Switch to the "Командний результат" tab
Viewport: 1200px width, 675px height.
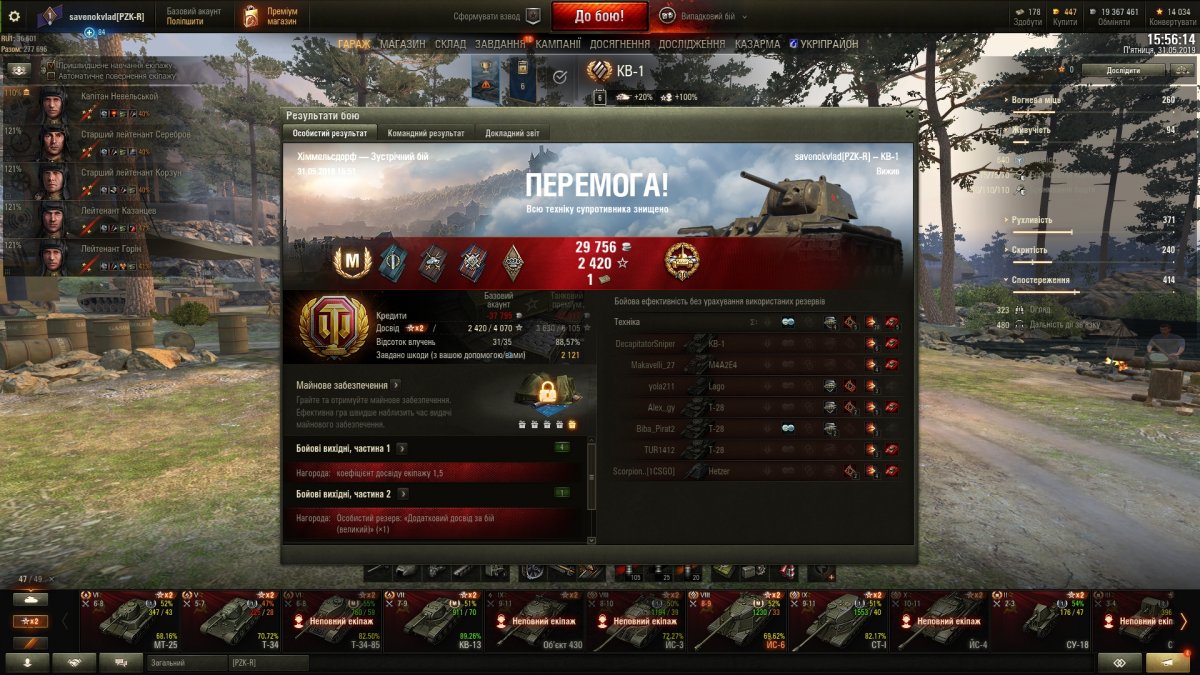point(426,133)
